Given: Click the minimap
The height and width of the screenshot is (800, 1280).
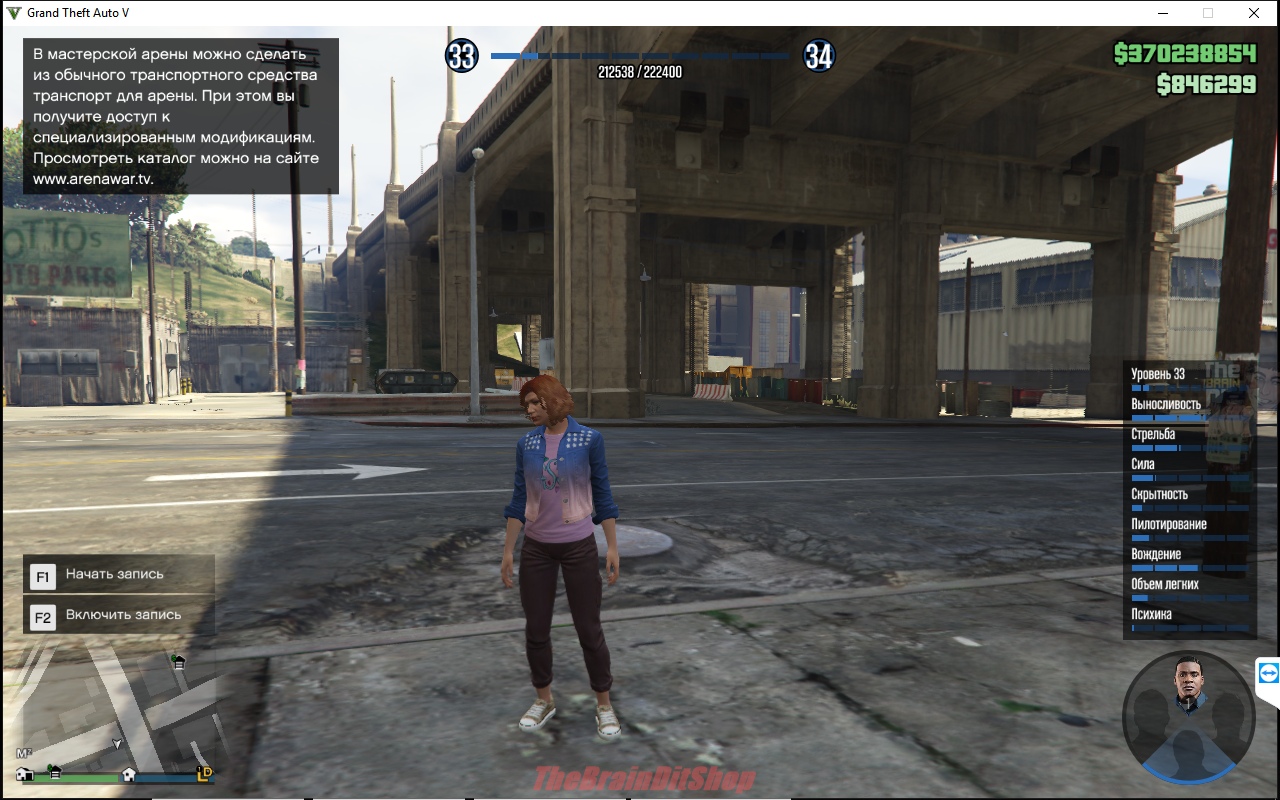Looking at the screenshot, I should click(115, 704).
